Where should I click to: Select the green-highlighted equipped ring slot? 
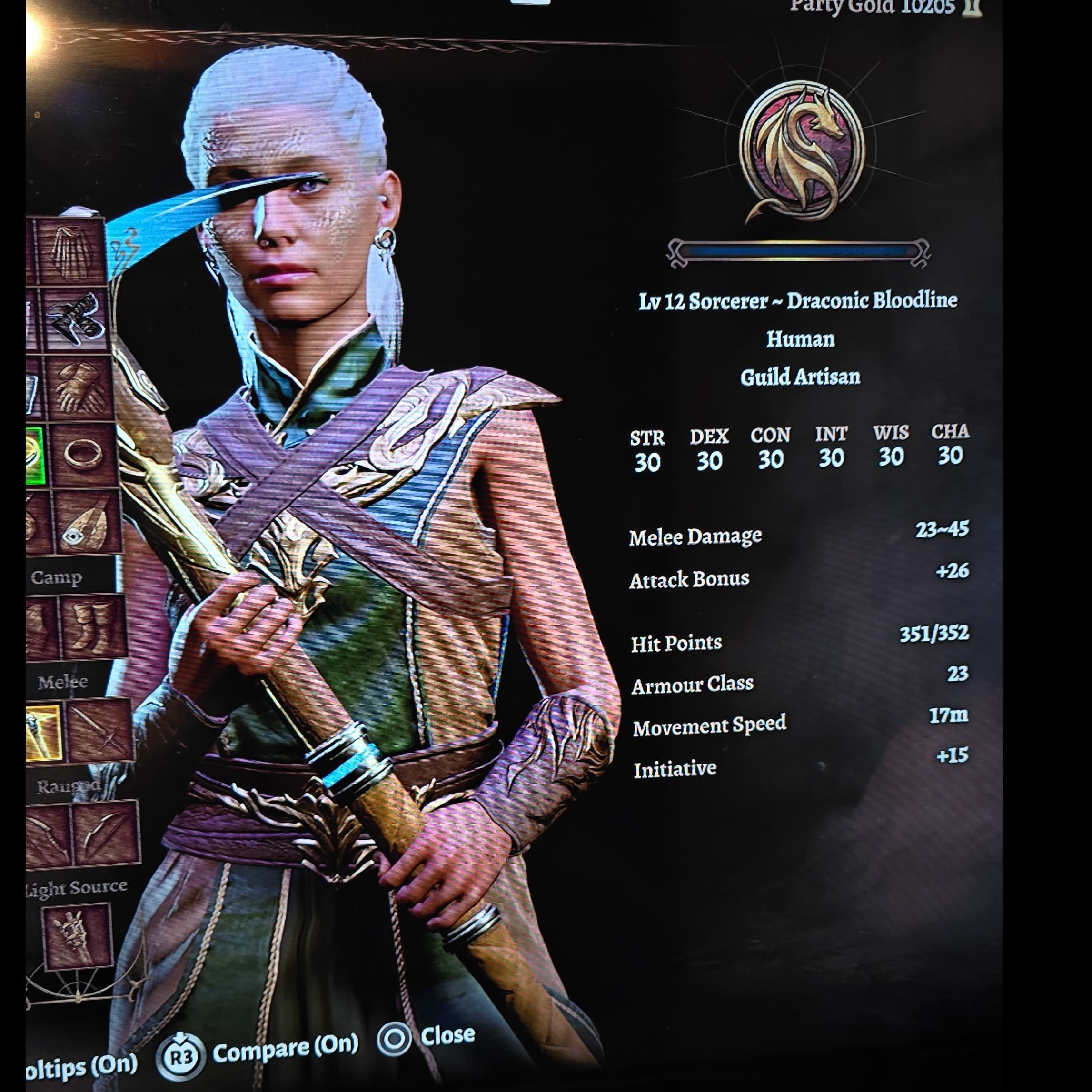(35, 456)
